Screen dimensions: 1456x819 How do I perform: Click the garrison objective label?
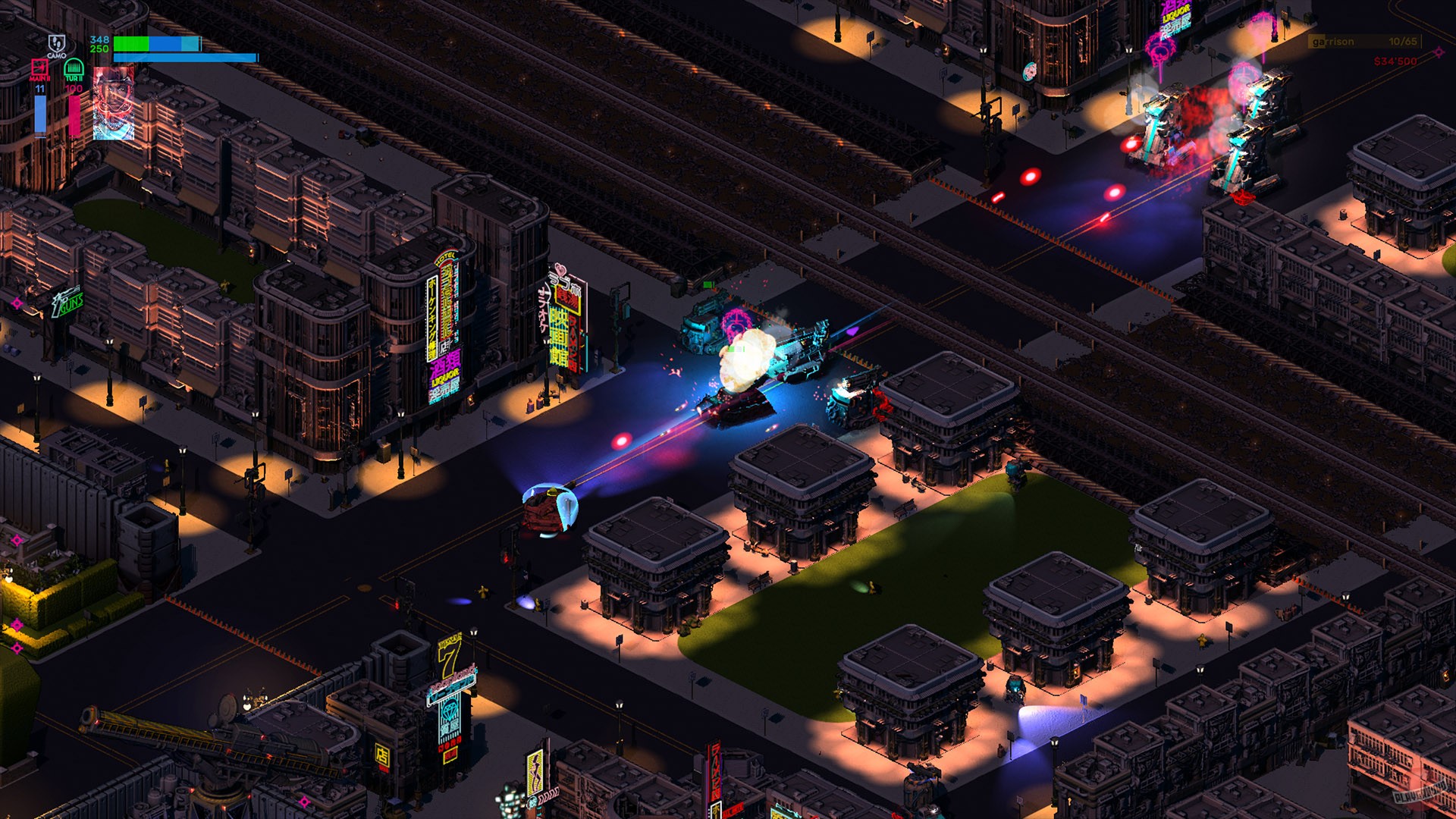click(x=1332, y=41)
